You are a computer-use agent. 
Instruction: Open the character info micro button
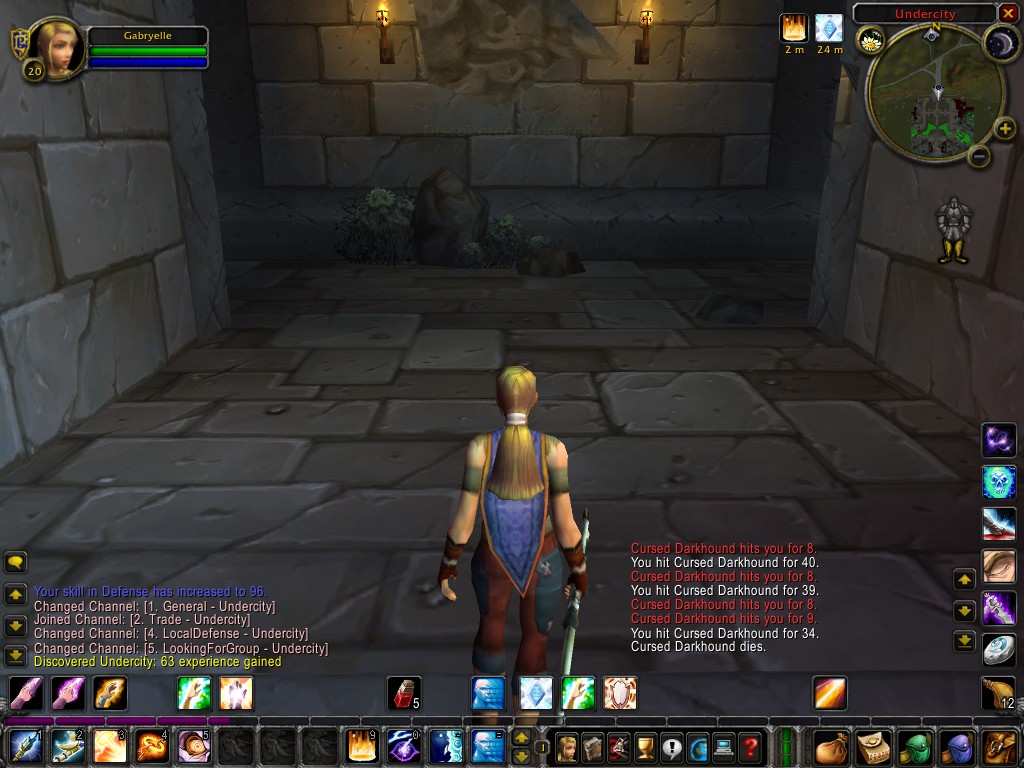[567, 746]
